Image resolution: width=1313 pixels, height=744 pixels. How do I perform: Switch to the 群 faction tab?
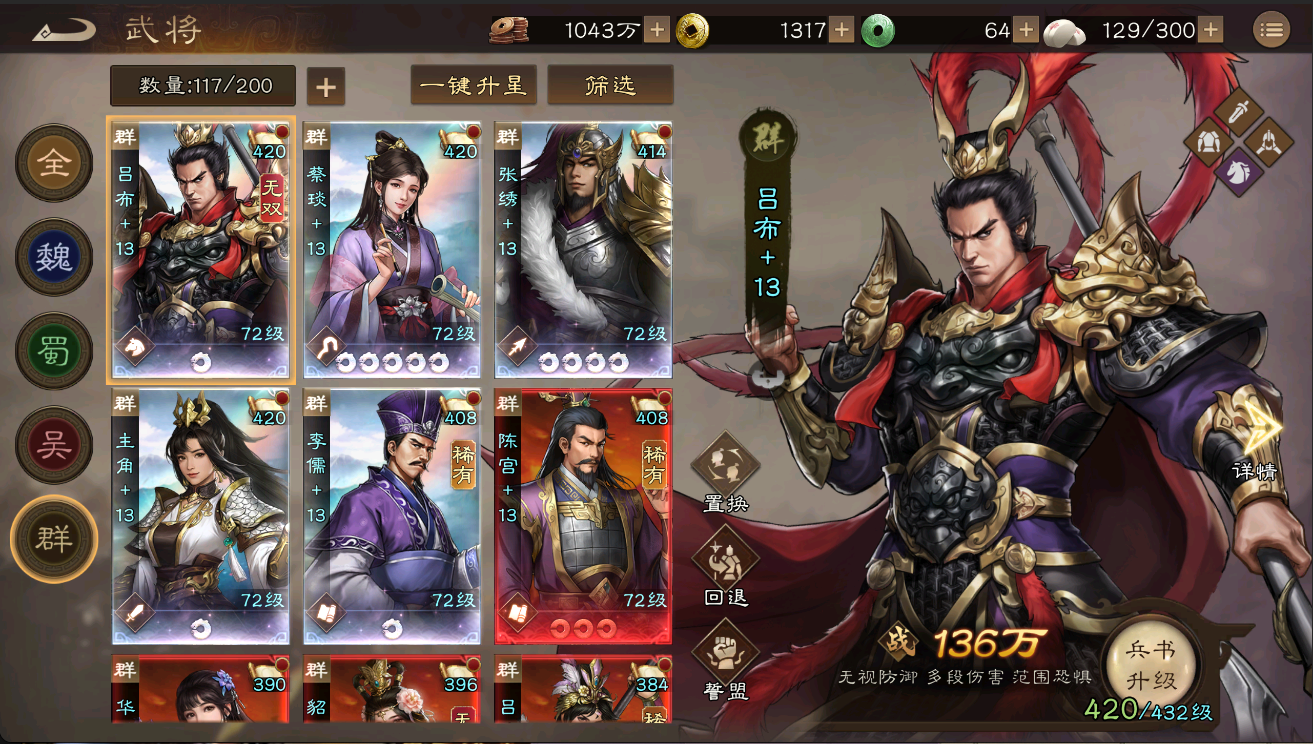53,538
